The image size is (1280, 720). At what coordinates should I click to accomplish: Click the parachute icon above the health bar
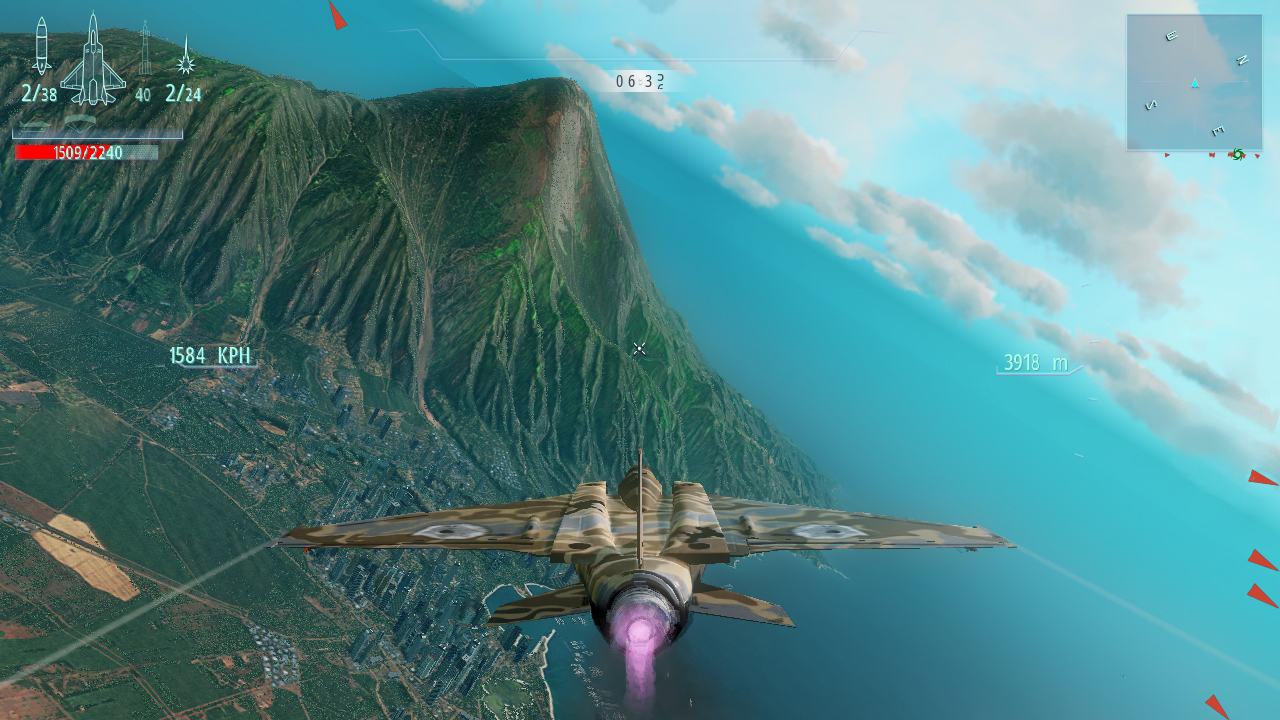point(80,121)
